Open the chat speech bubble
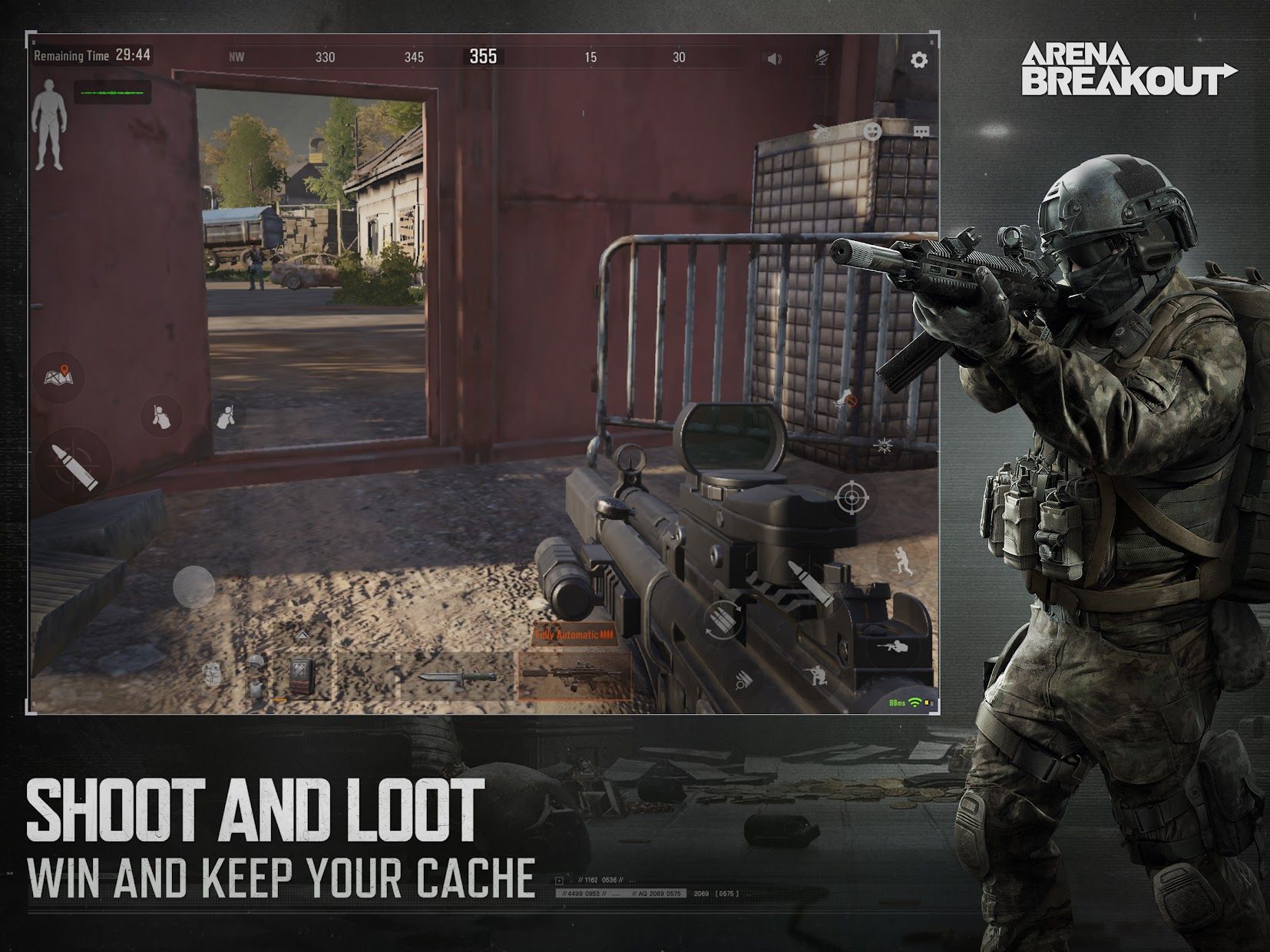This screenshot has width=1270, height=952. click(x=921, y=132)
